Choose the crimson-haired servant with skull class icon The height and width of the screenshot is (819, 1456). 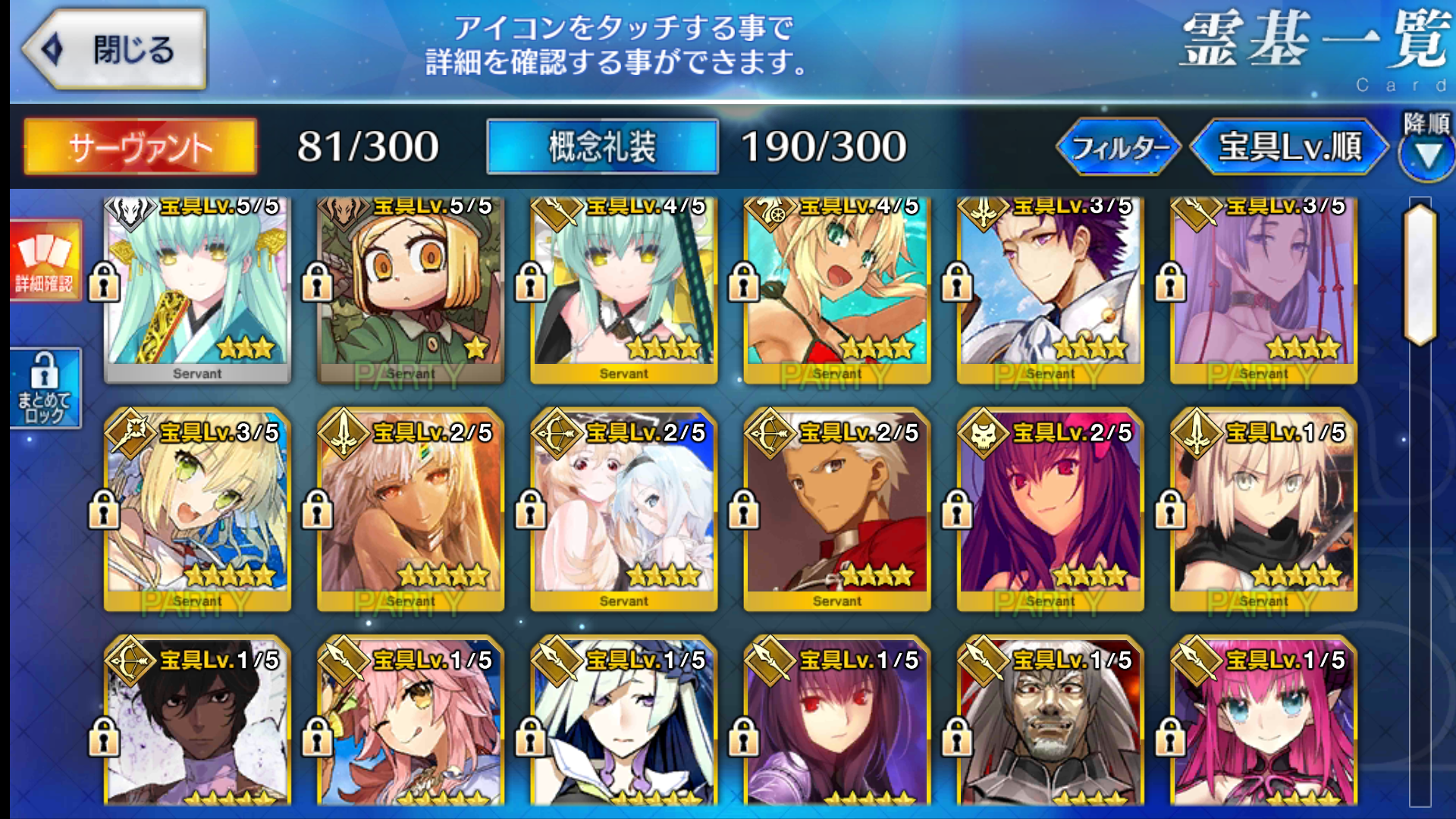click(1050, 510)
